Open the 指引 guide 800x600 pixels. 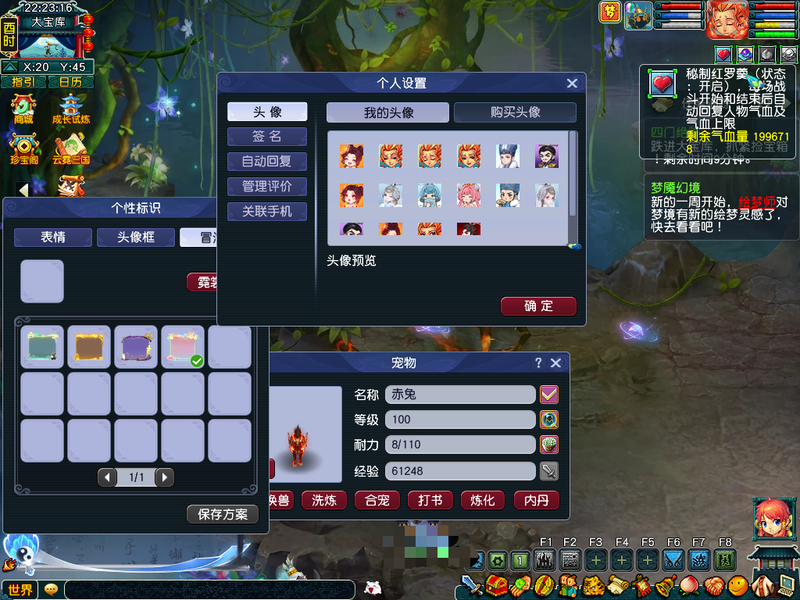click(23, 82)
